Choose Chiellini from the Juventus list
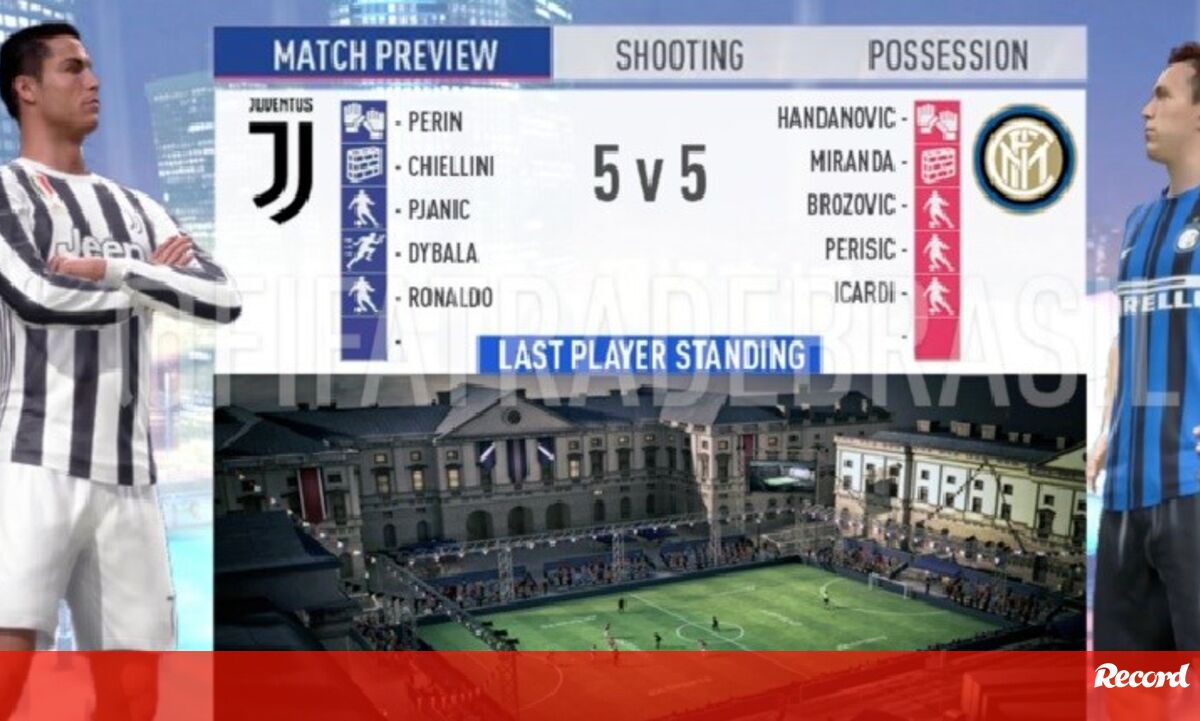1200x721 pixels. (x=450, y=166)
